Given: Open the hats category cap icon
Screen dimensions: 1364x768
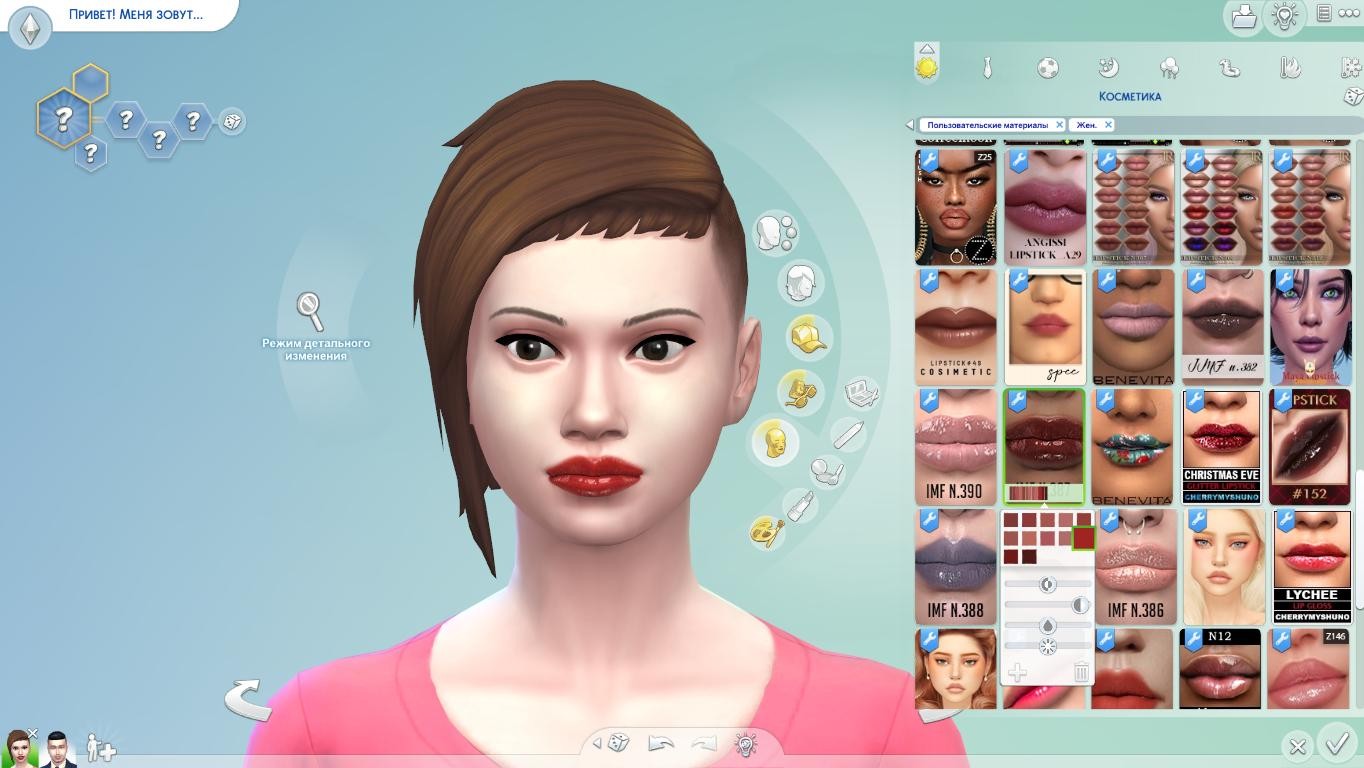Looking at the screenshot, I should 807,336.
